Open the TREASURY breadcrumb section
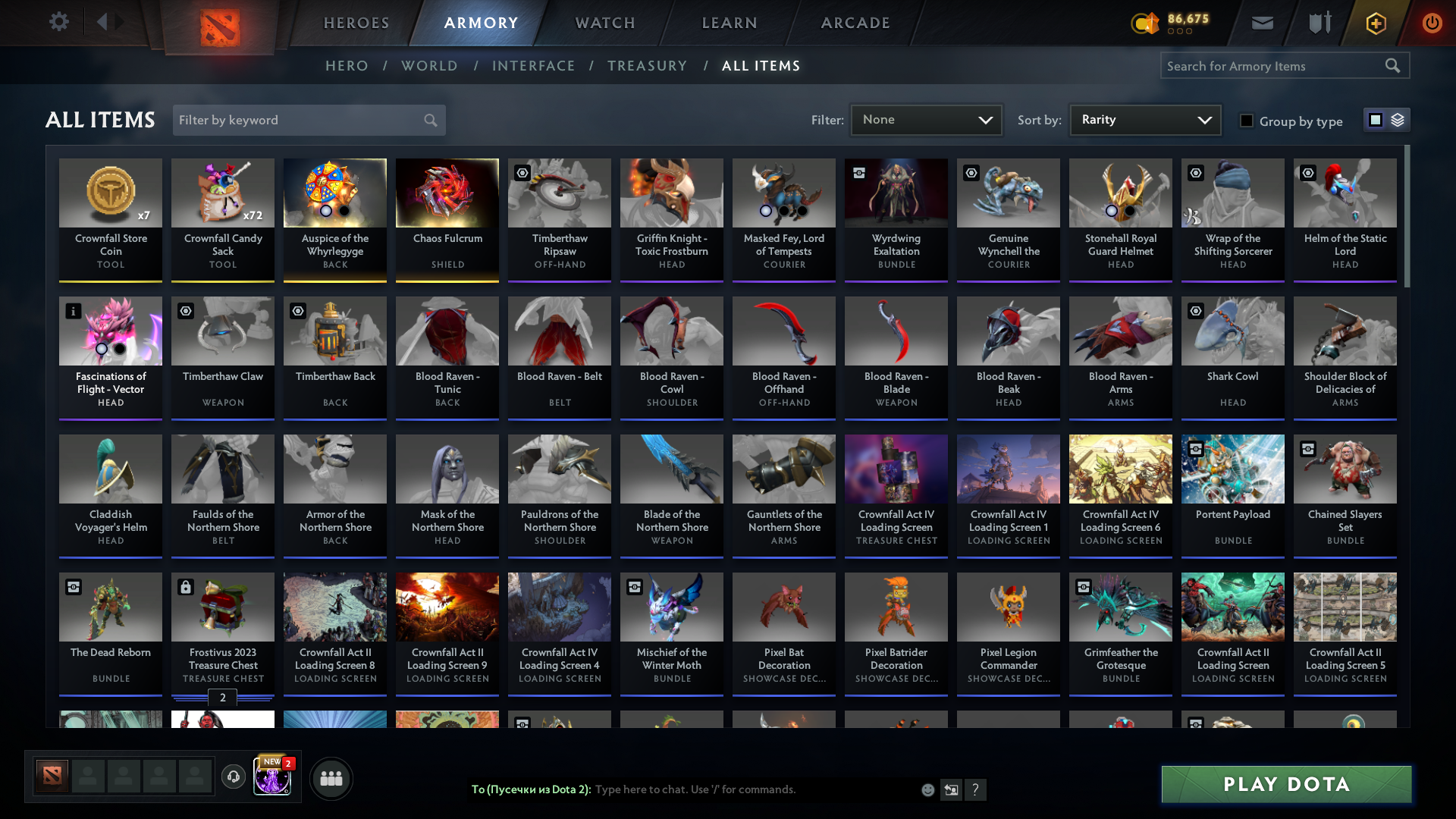The width and height of the screenshot is (1456, 819). [647, 66]
